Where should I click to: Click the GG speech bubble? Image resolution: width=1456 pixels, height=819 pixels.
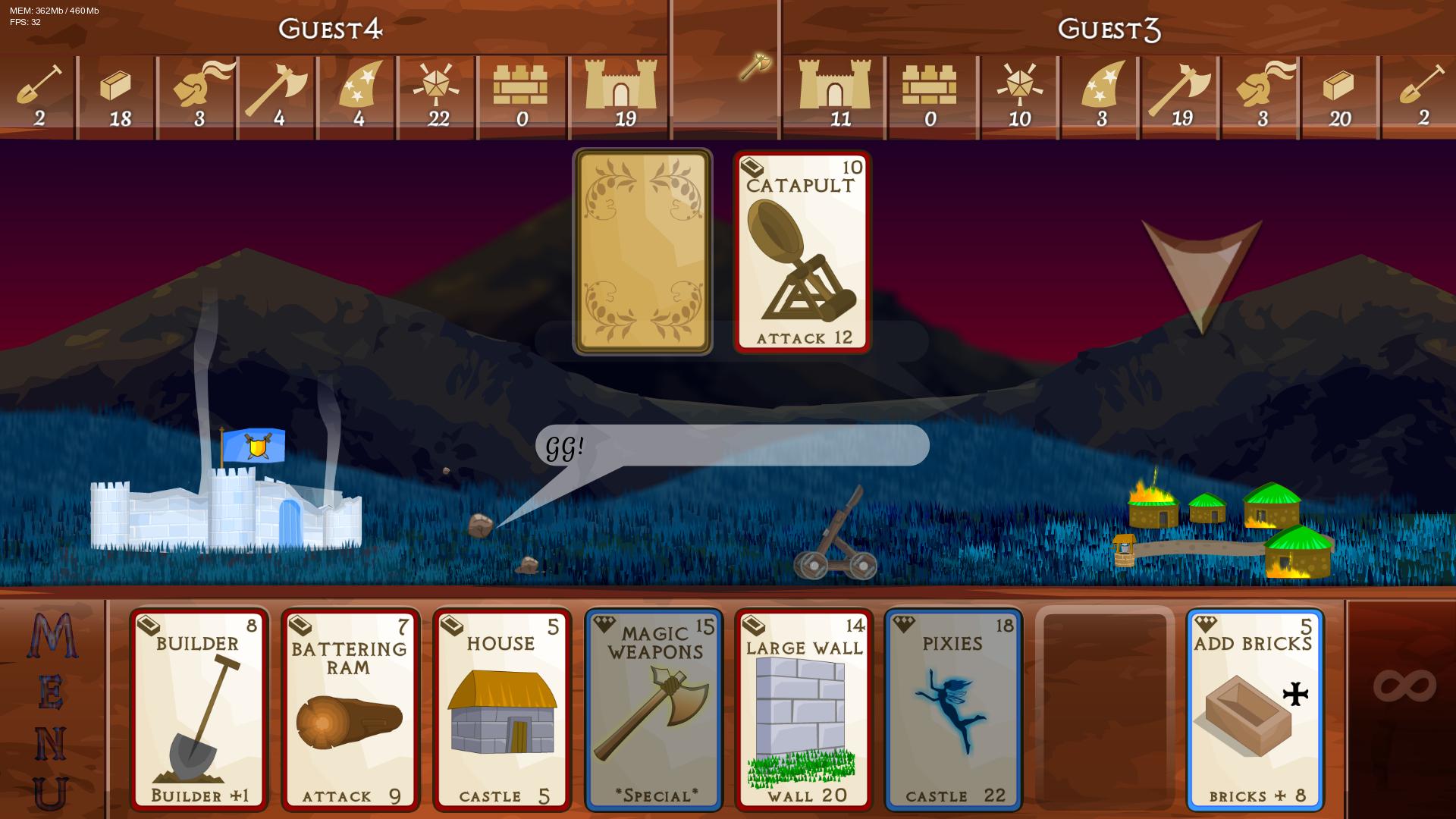732,447
